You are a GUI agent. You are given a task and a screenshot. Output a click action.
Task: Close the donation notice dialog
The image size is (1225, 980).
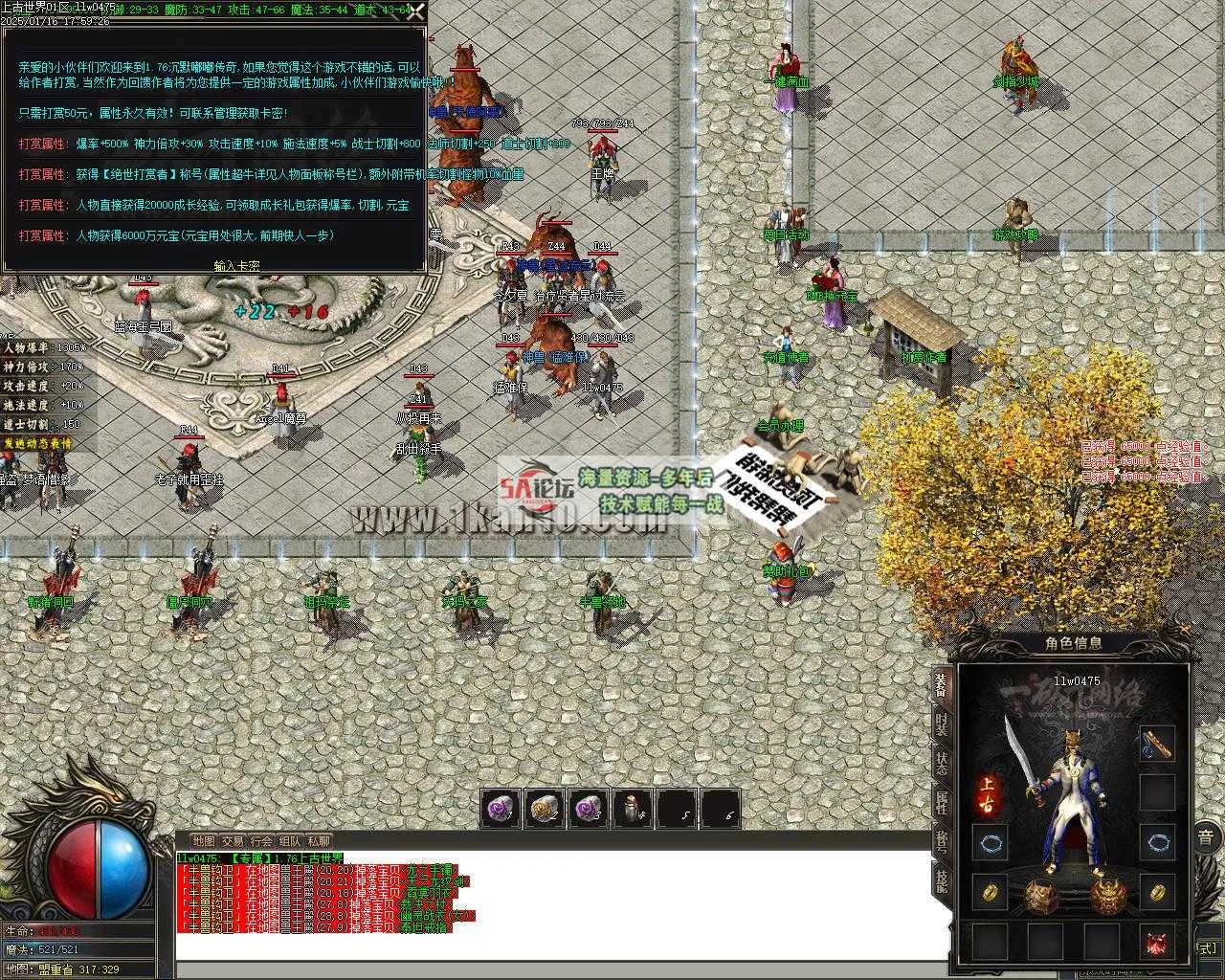(x=415, y=12)
